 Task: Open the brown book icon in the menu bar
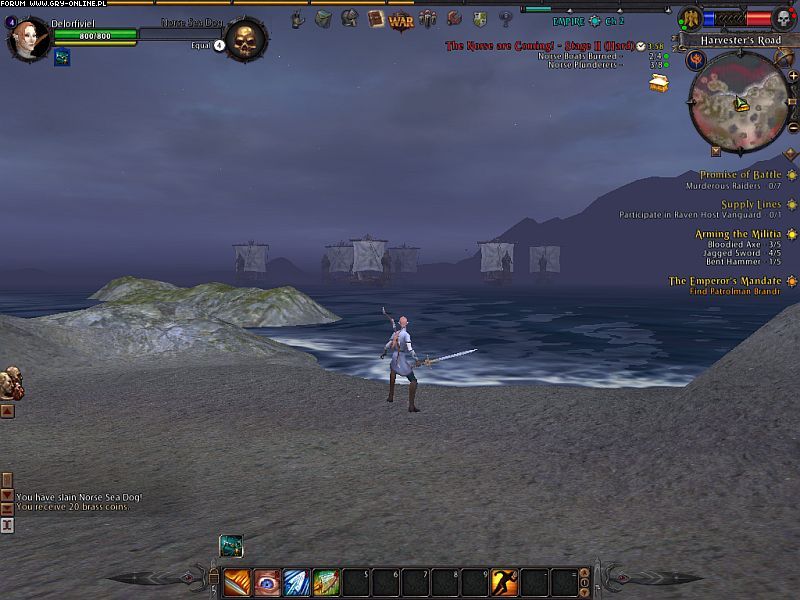point(376,18)
